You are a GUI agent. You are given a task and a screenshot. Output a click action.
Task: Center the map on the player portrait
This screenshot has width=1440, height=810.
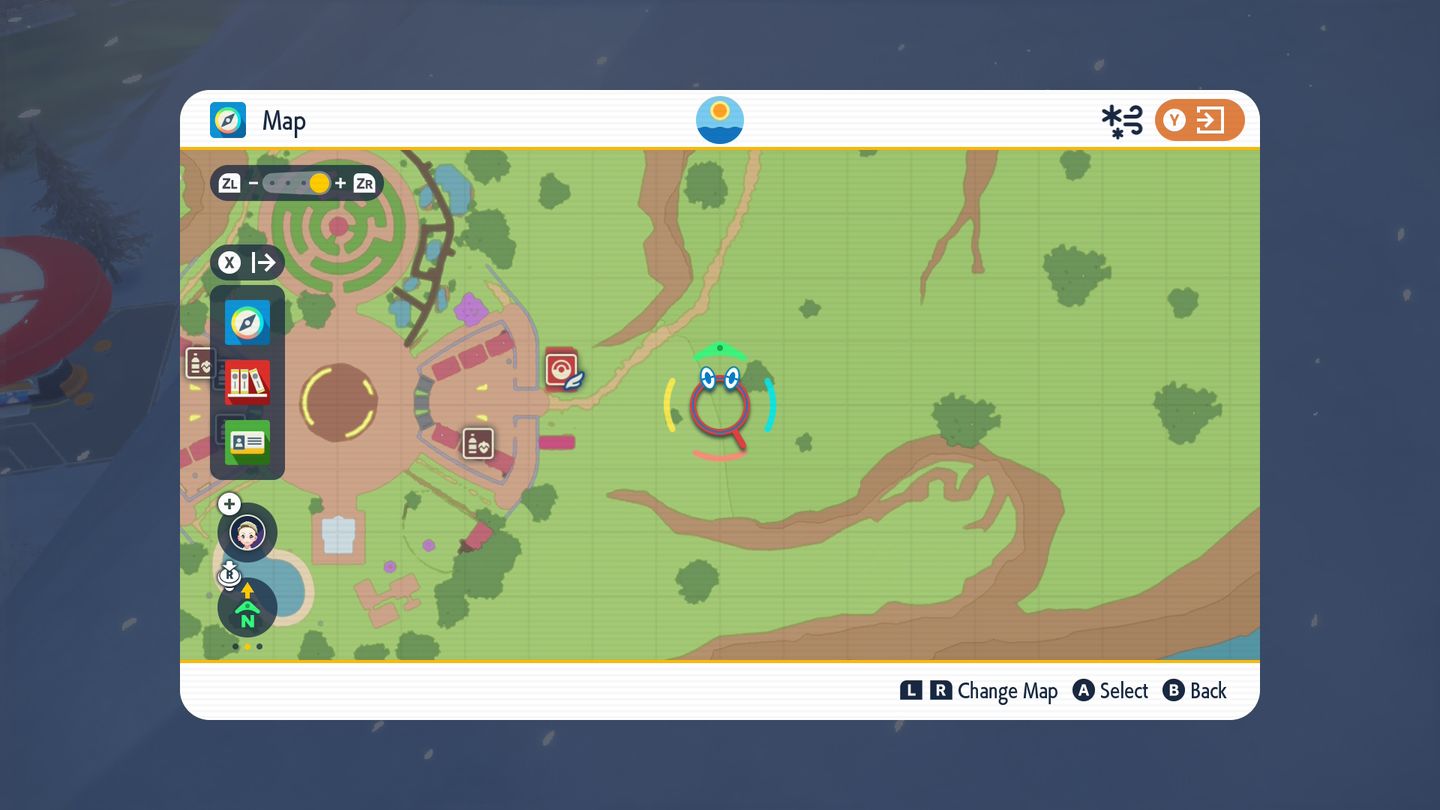point(247,532)
